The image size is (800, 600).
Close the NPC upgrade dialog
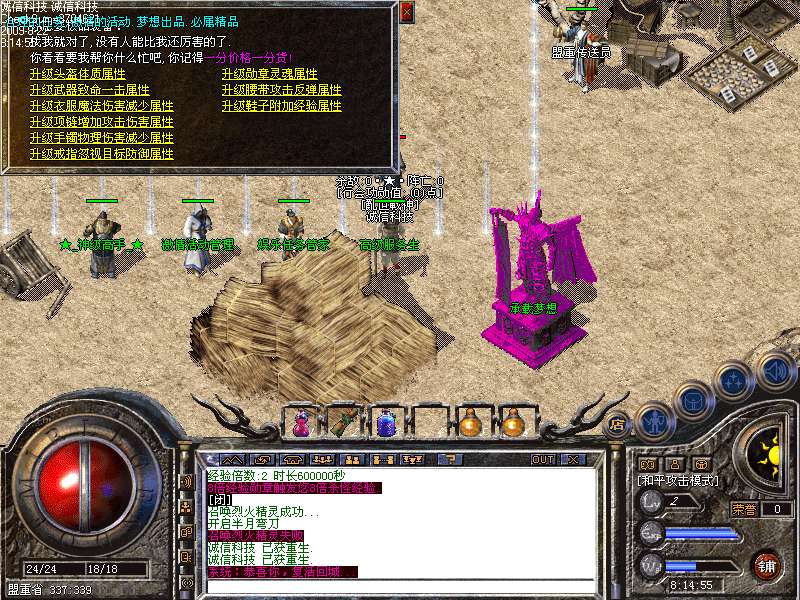[406, 12]
